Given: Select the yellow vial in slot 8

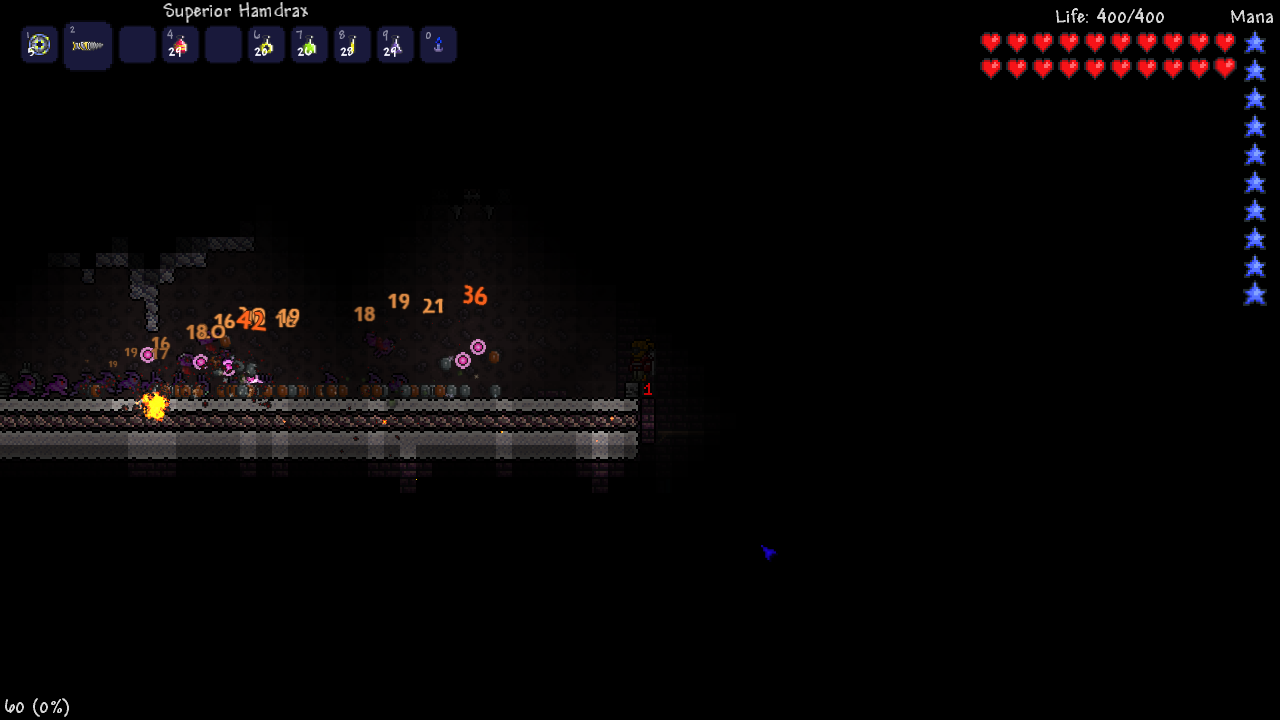Looking at the screenshot, I should click(x=352, y=45).
